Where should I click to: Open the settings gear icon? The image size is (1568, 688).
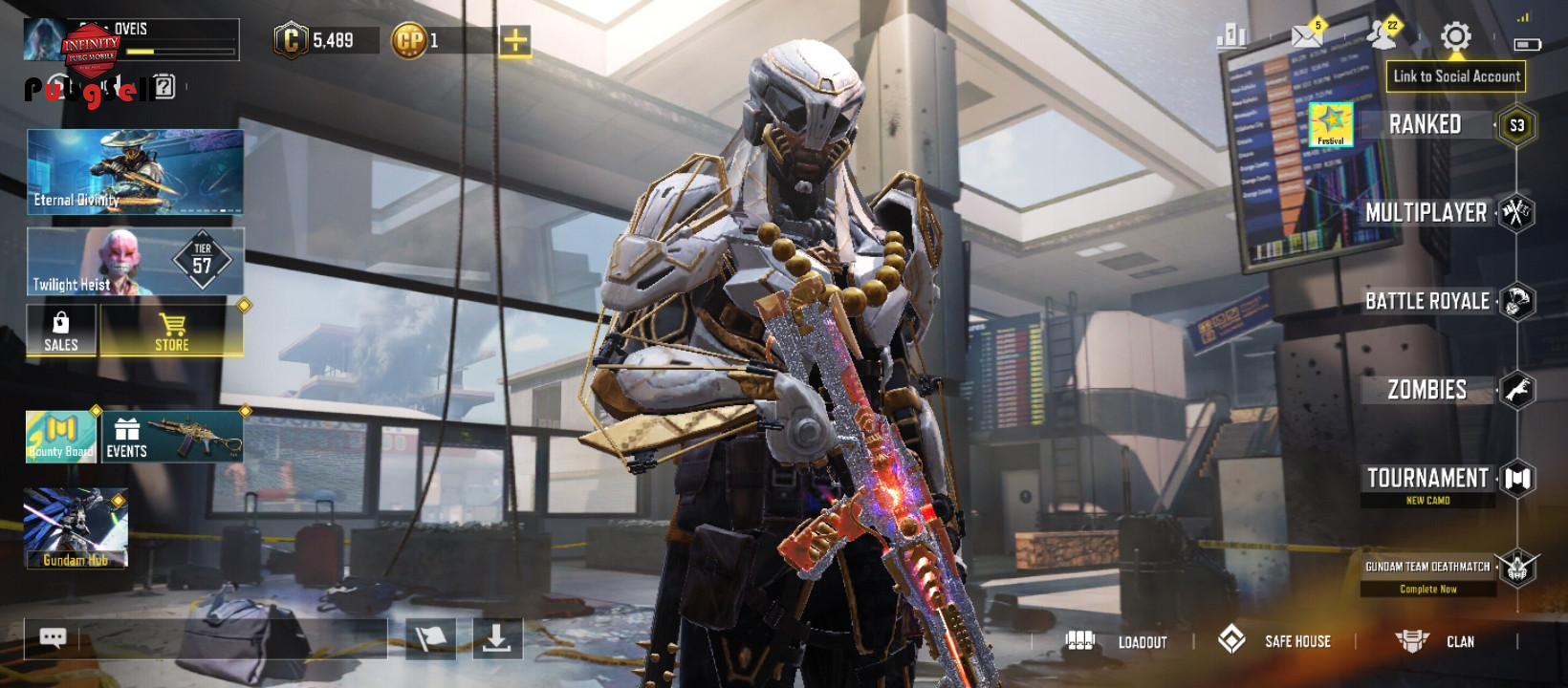1455,37
